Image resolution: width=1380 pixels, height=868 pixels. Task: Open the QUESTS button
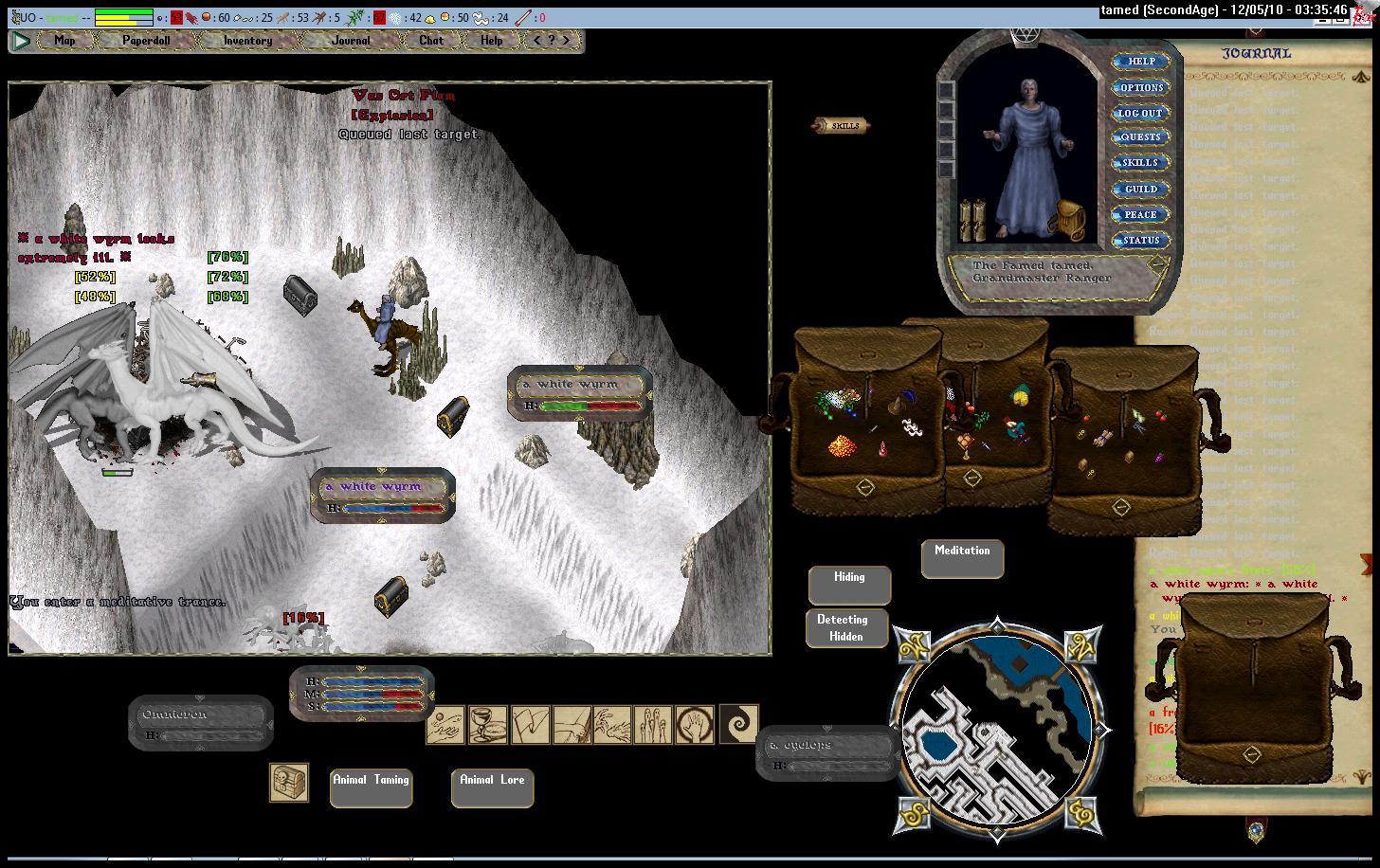tap(1140, 137)
